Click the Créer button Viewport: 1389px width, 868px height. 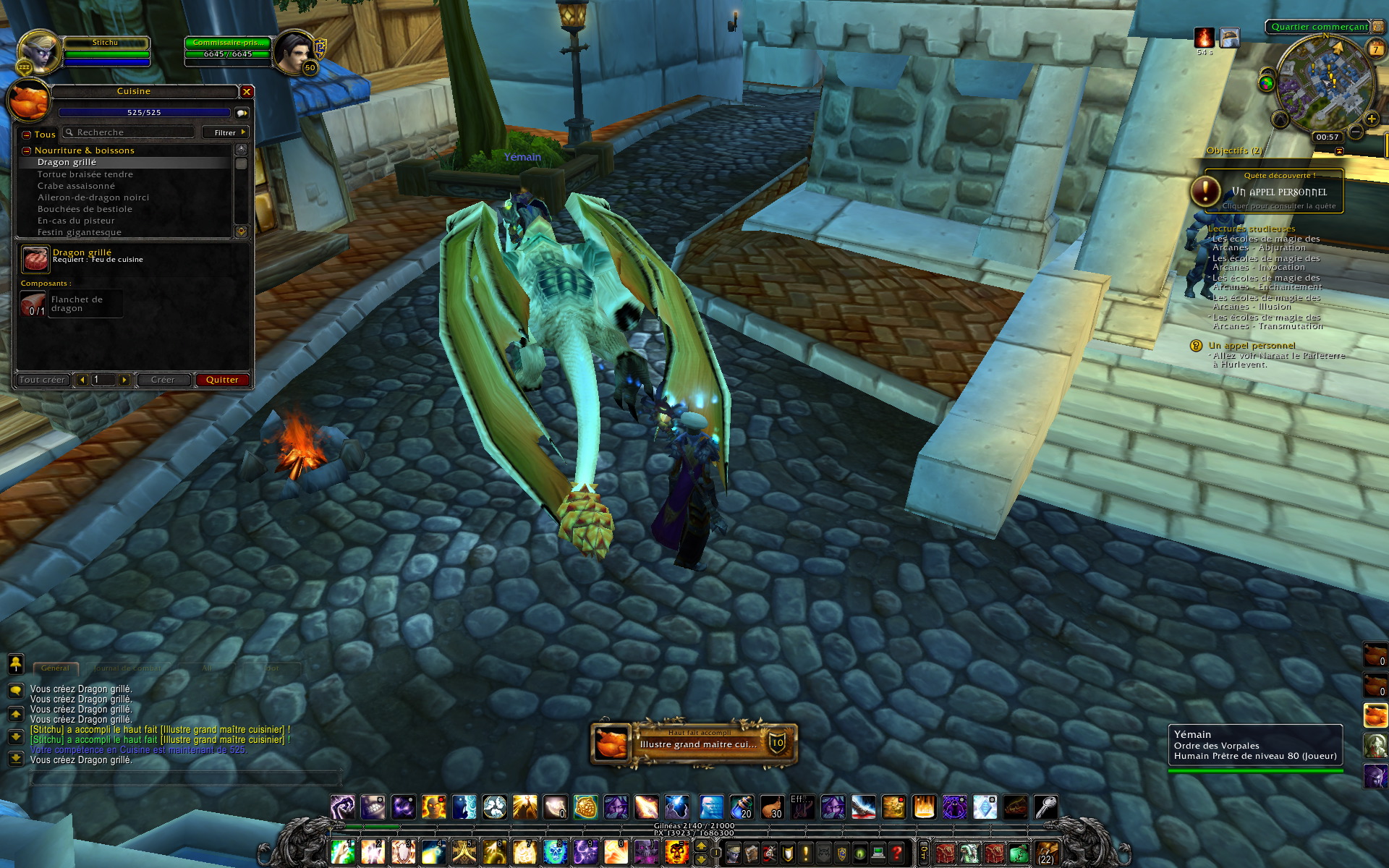pyautogui.click(x=163, y=380)
